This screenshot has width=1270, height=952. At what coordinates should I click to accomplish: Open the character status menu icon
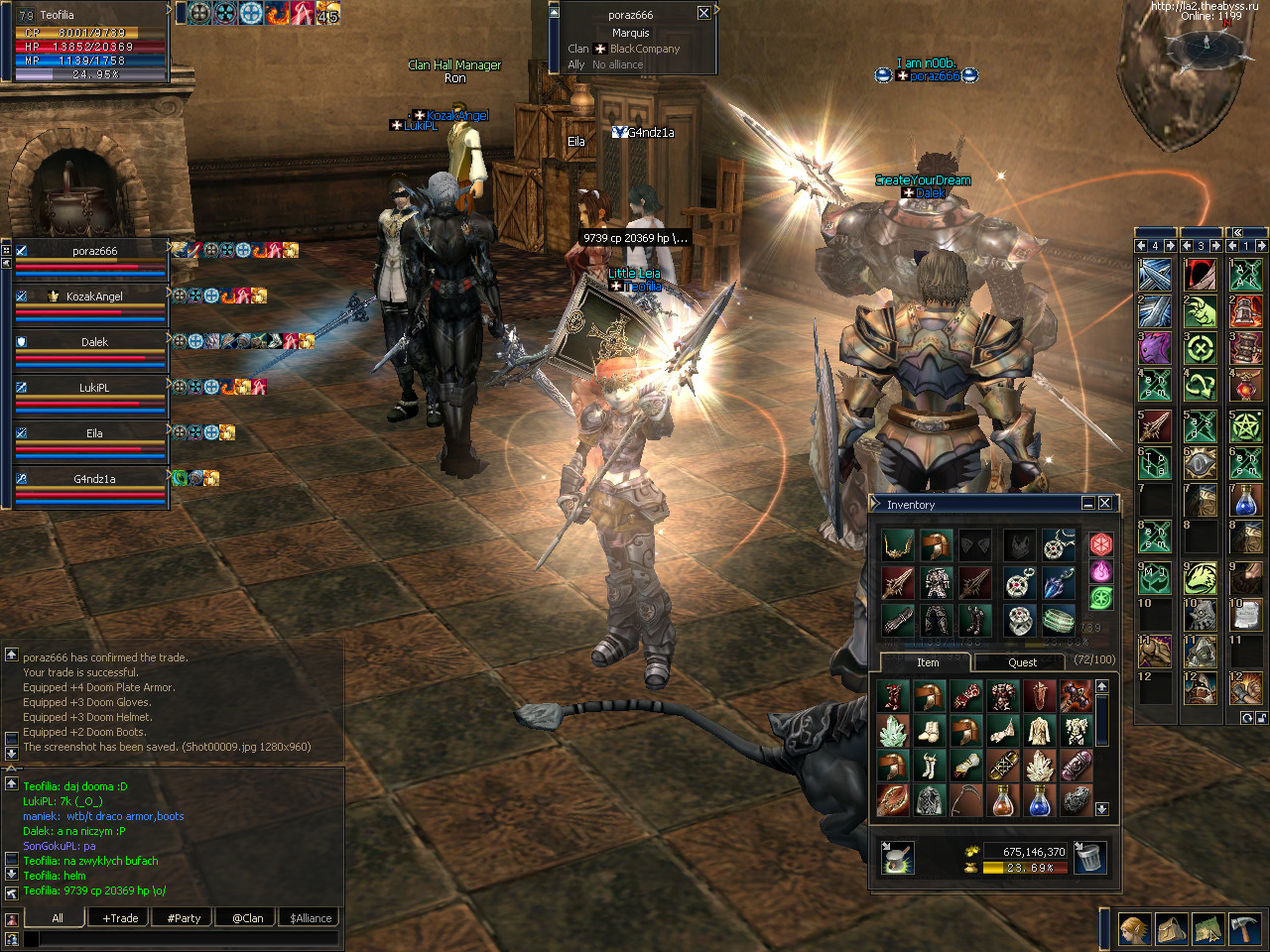(x=1135, y=929)
